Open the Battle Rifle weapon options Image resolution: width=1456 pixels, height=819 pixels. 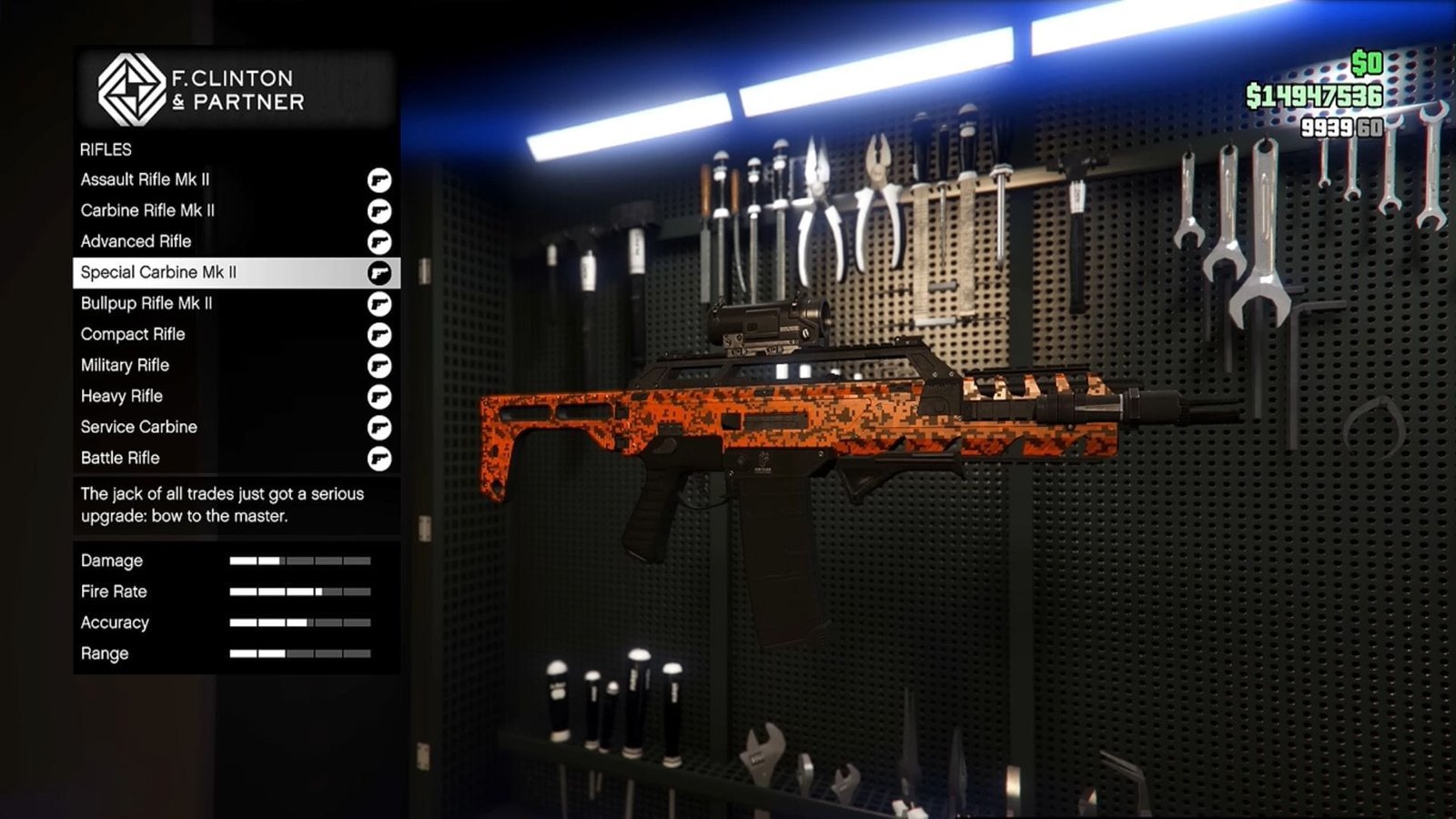(119, 458)
